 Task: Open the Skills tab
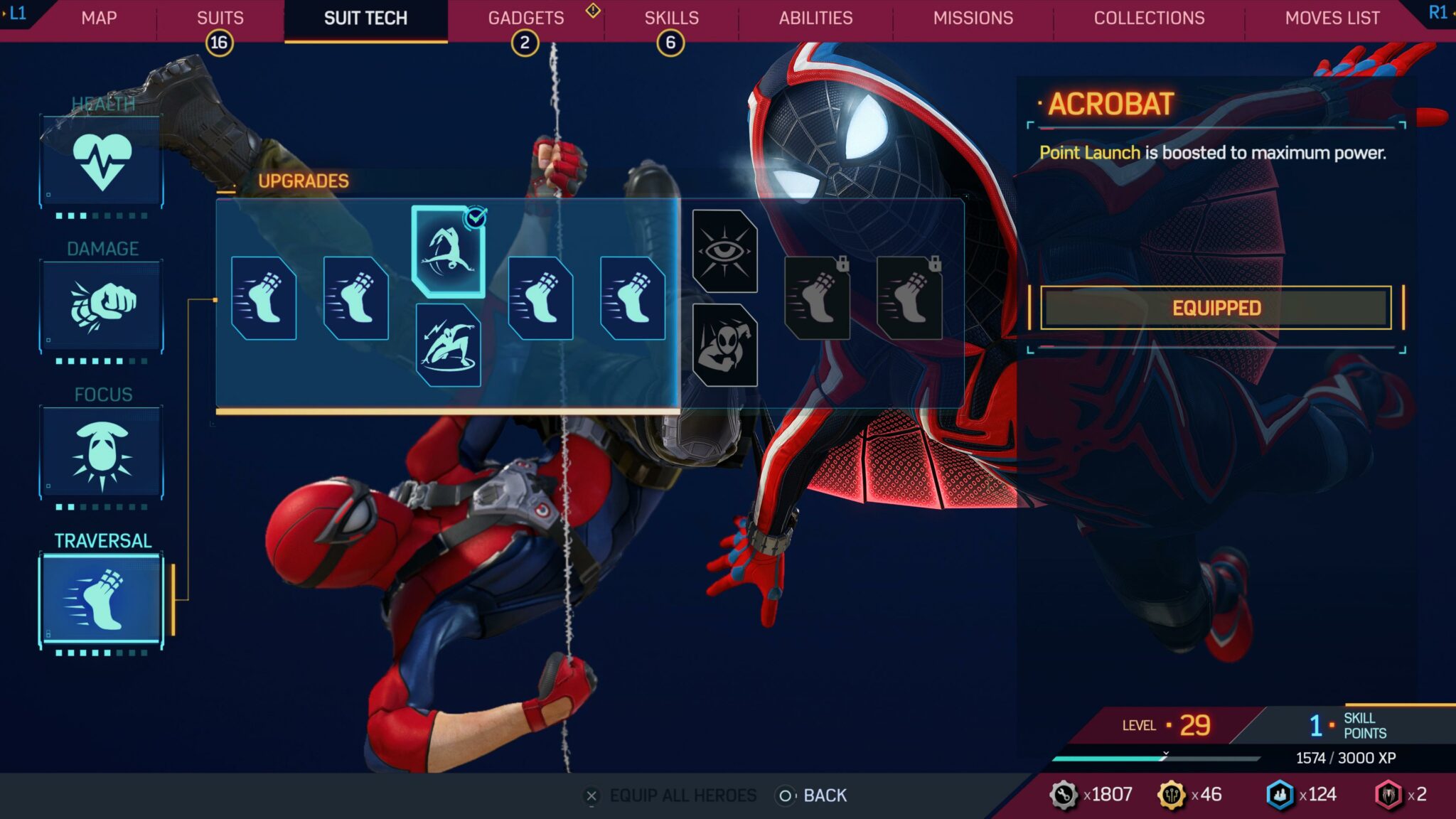pos(671,18)
